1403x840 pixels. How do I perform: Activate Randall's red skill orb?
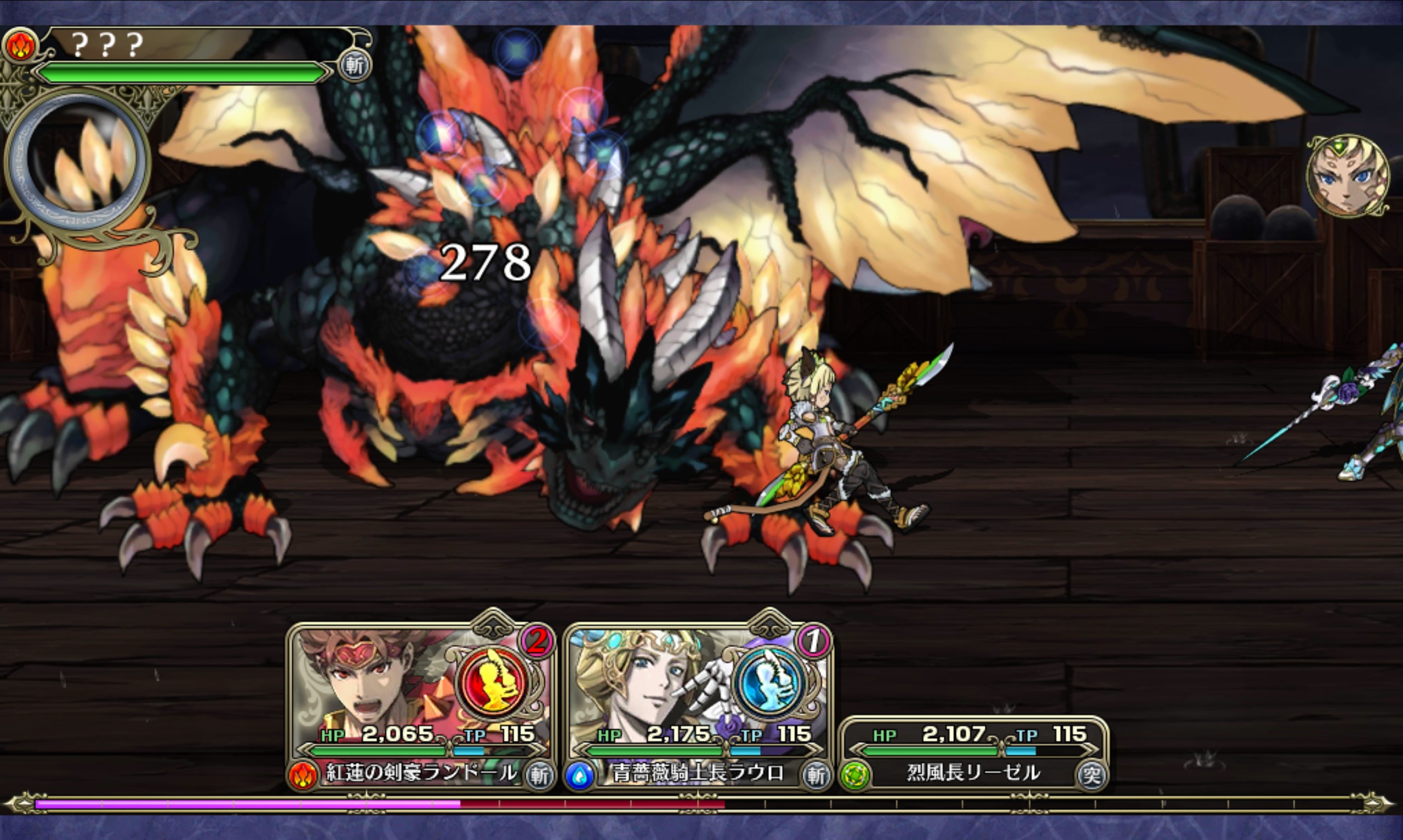493,681
